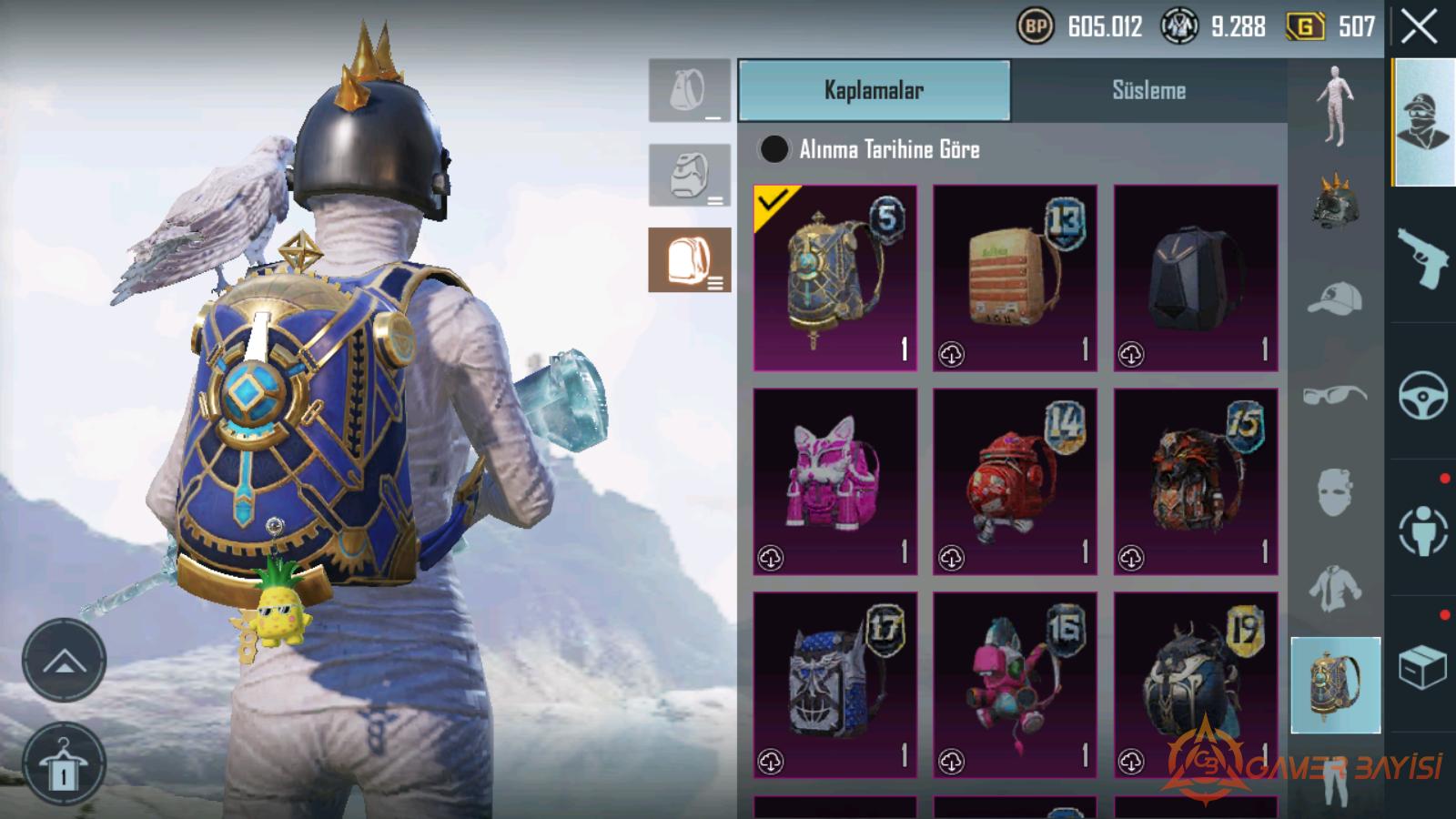Viewport: 1456px width, 819px height.
Task: Close the inventory with the X button
Action: (x=1419, y=27)
